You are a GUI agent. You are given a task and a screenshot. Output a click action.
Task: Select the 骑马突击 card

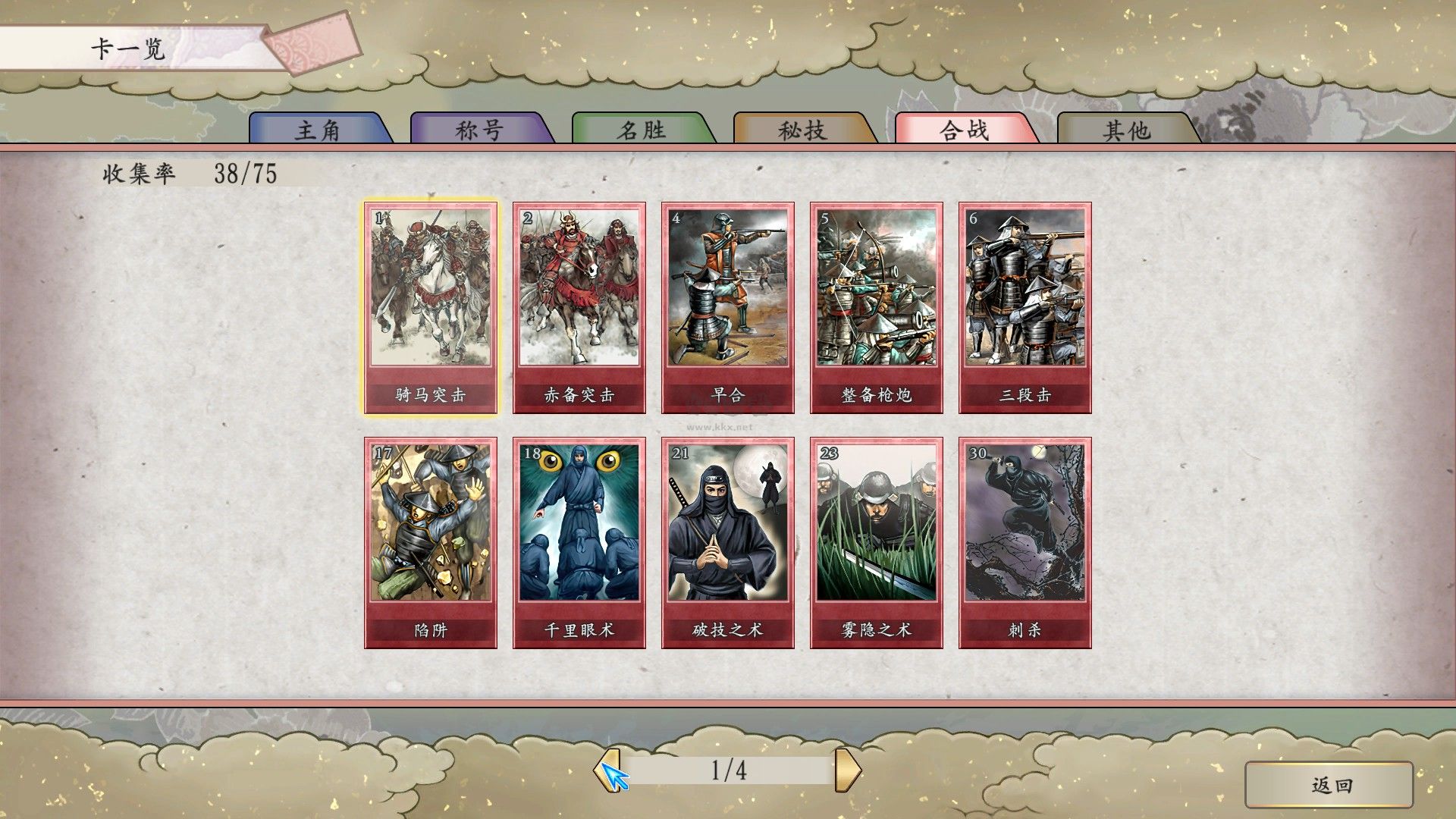click(431, 307)
